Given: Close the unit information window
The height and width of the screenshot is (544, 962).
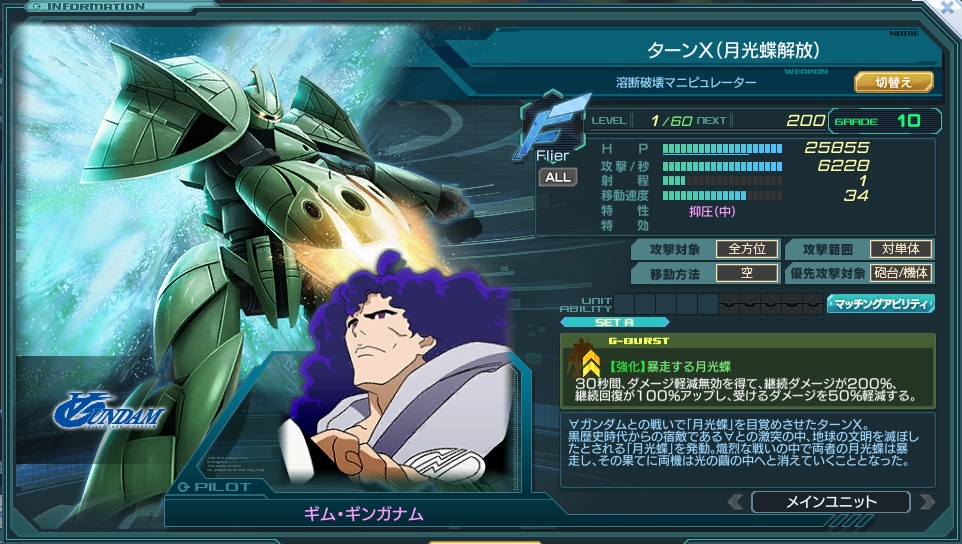Looking at the screenshot, I should click(949, 8).
